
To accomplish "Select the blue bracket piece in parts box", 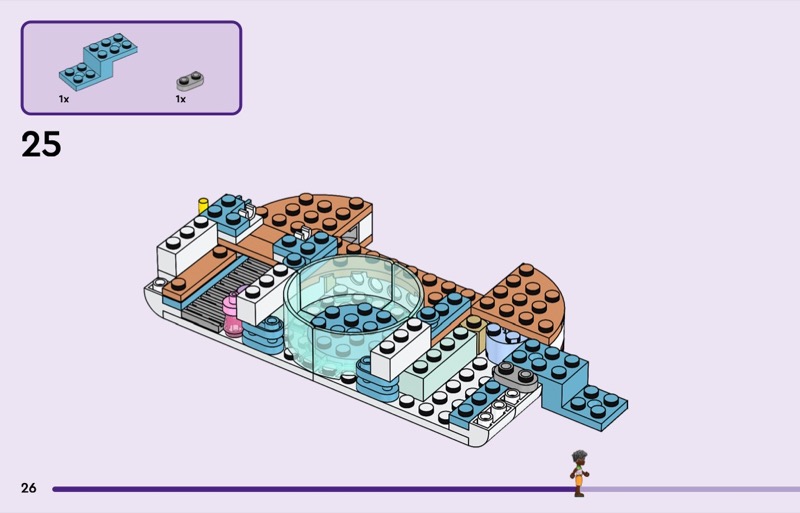I will [97, 62].
